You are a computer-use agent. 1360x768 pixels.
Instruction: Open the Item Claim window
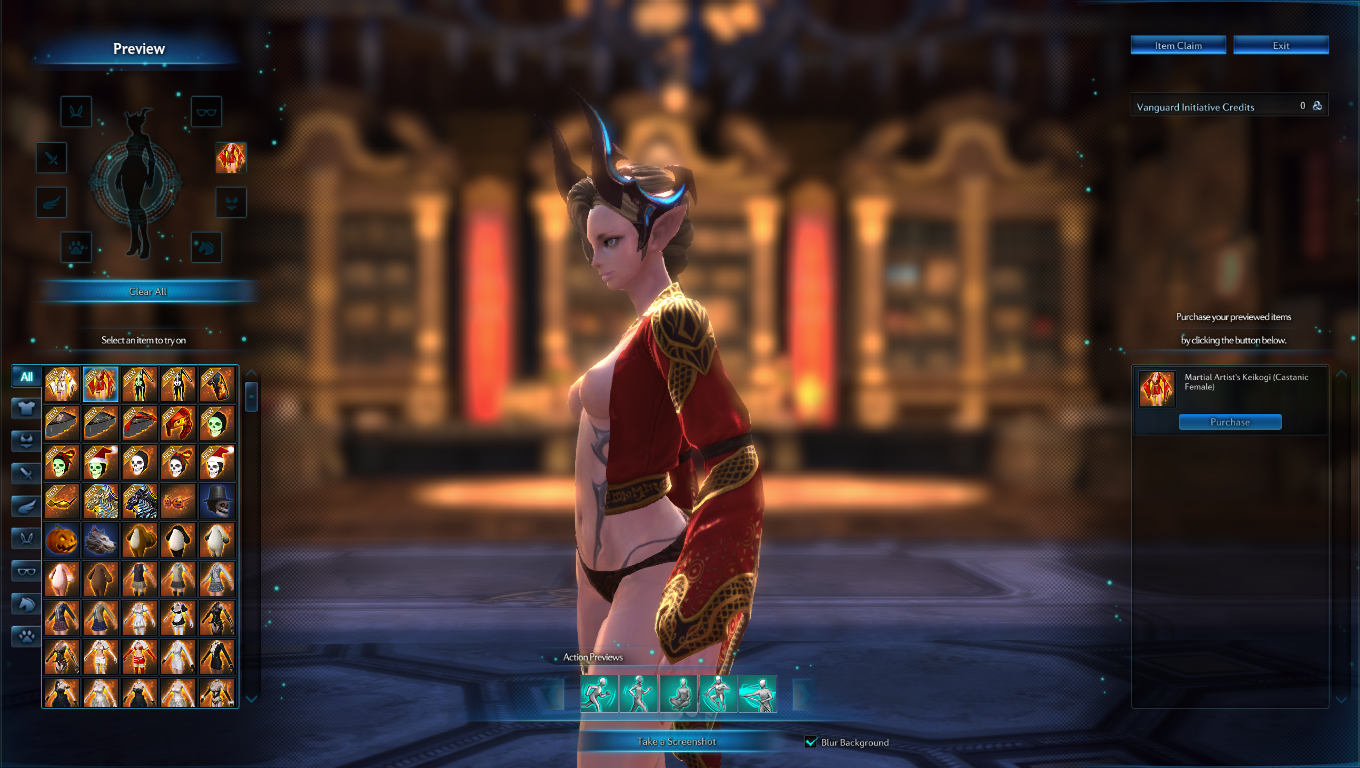click(x=1179, y=45)
